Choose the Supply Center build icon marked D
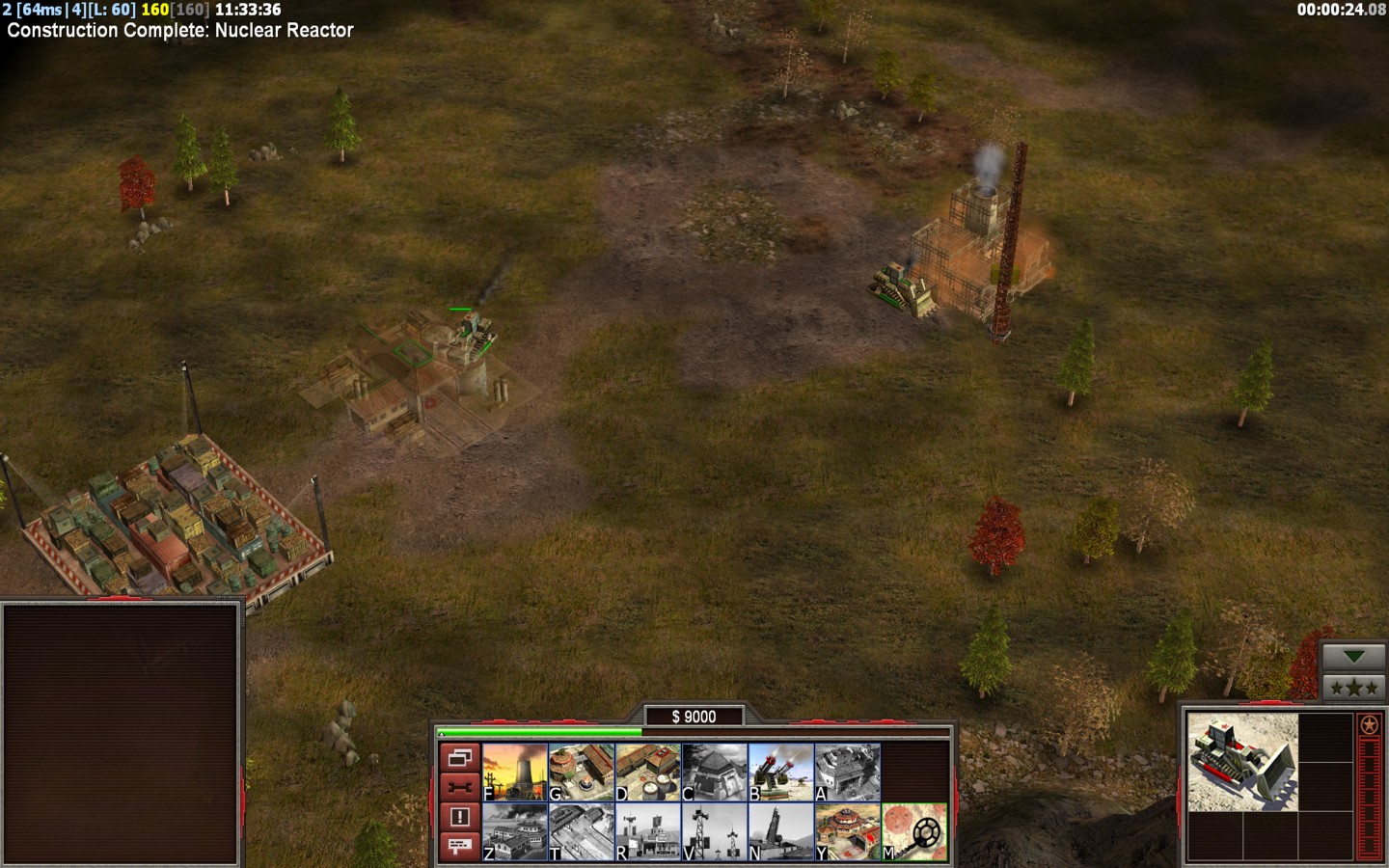1389x868 pixels. (x=648, y=772)
